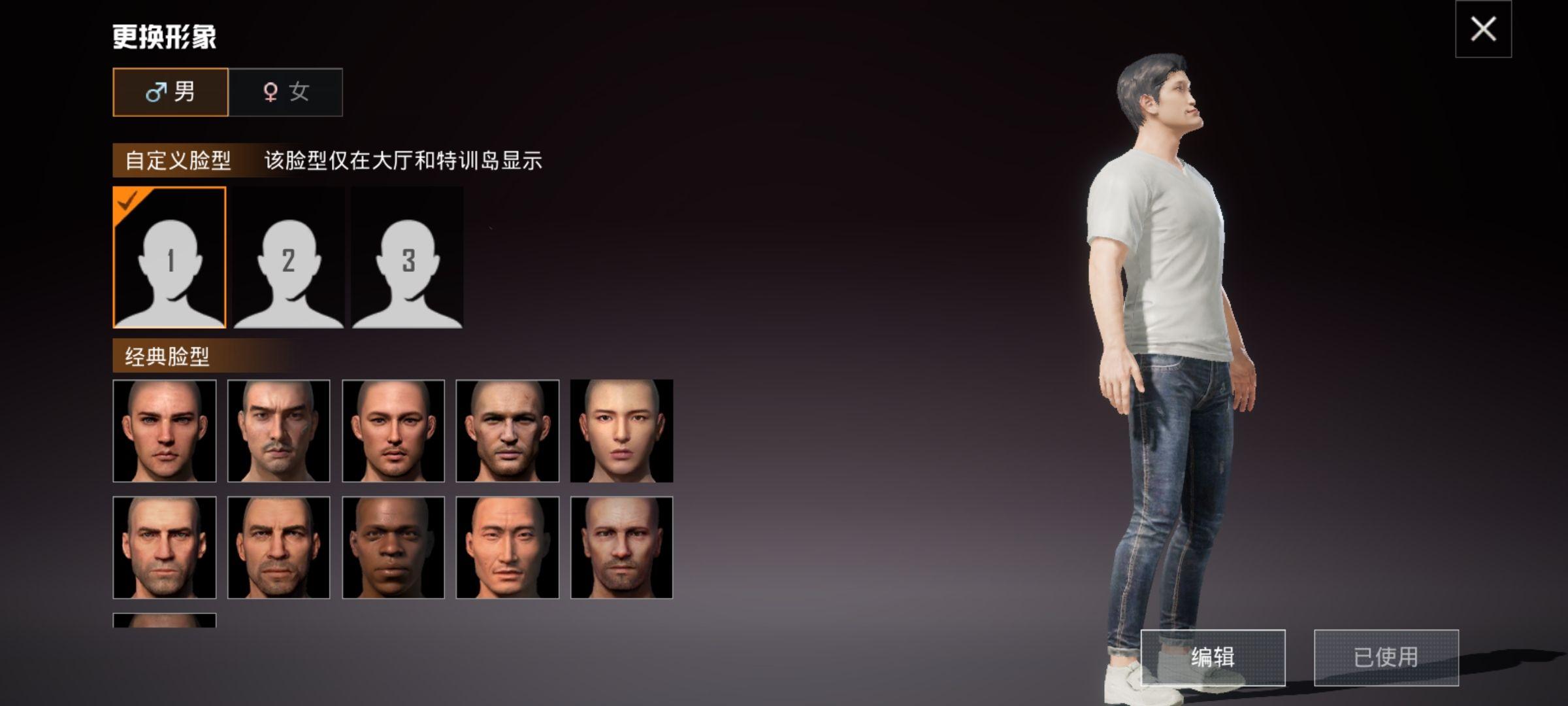The height and width of the screenshot is (706, 1568).
Task: Select the male gender option with ♂ symbol
Action: pos(171,92)
